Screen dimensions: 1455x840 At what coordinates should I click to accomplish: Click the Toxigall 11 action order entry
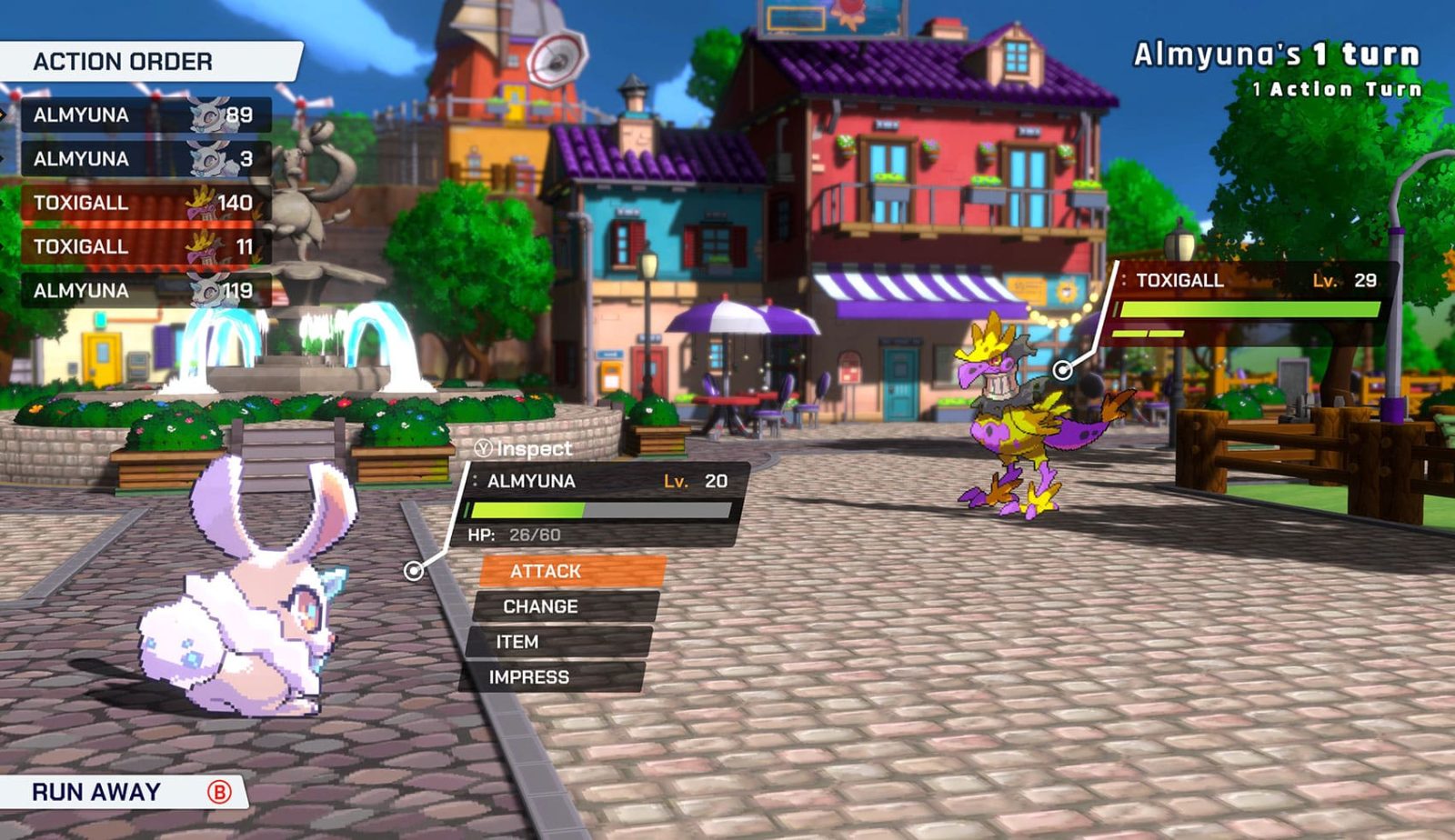point(145,246)
